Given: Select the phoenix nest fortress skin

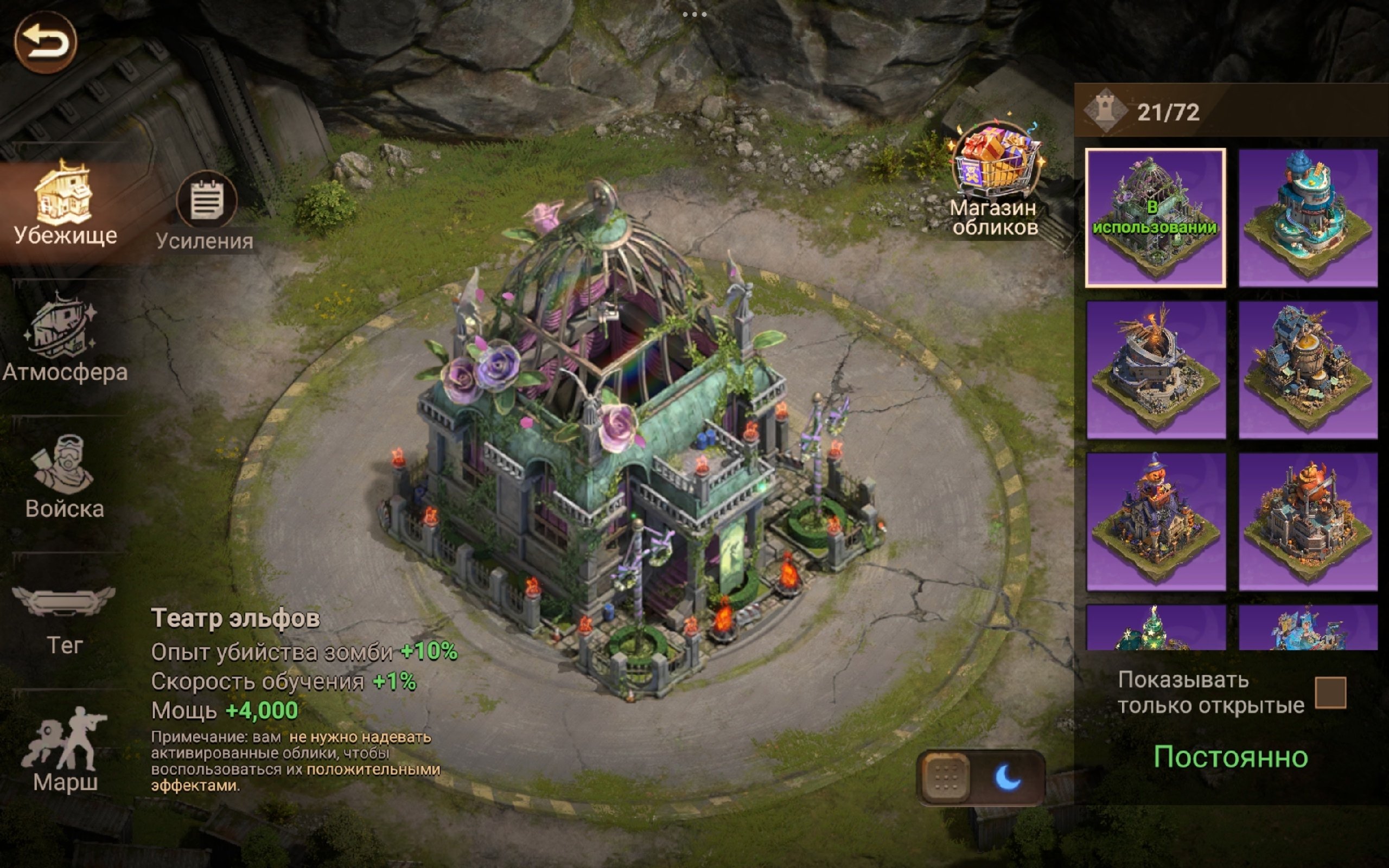Looking at the screenshot, I should click(x=1155, y=369).
